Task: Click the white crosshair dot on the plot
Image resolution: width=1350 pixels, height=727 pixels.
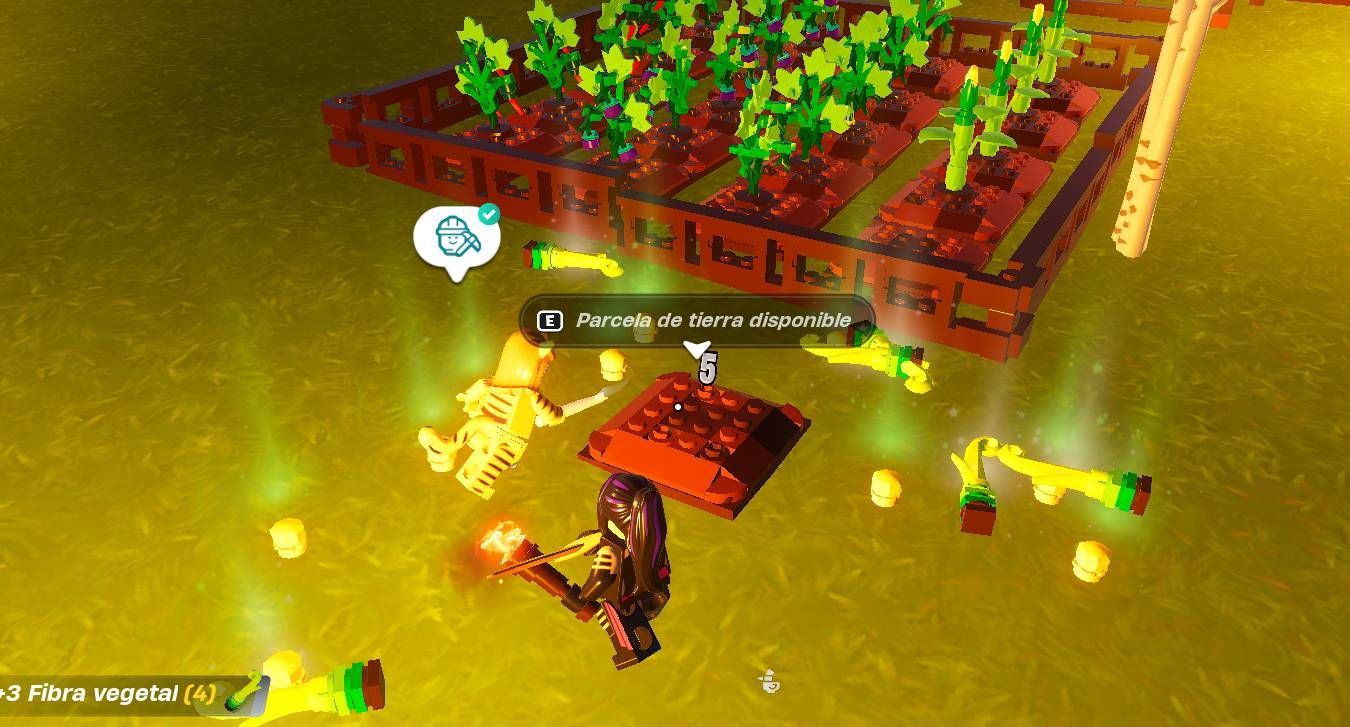Action: 676,407
